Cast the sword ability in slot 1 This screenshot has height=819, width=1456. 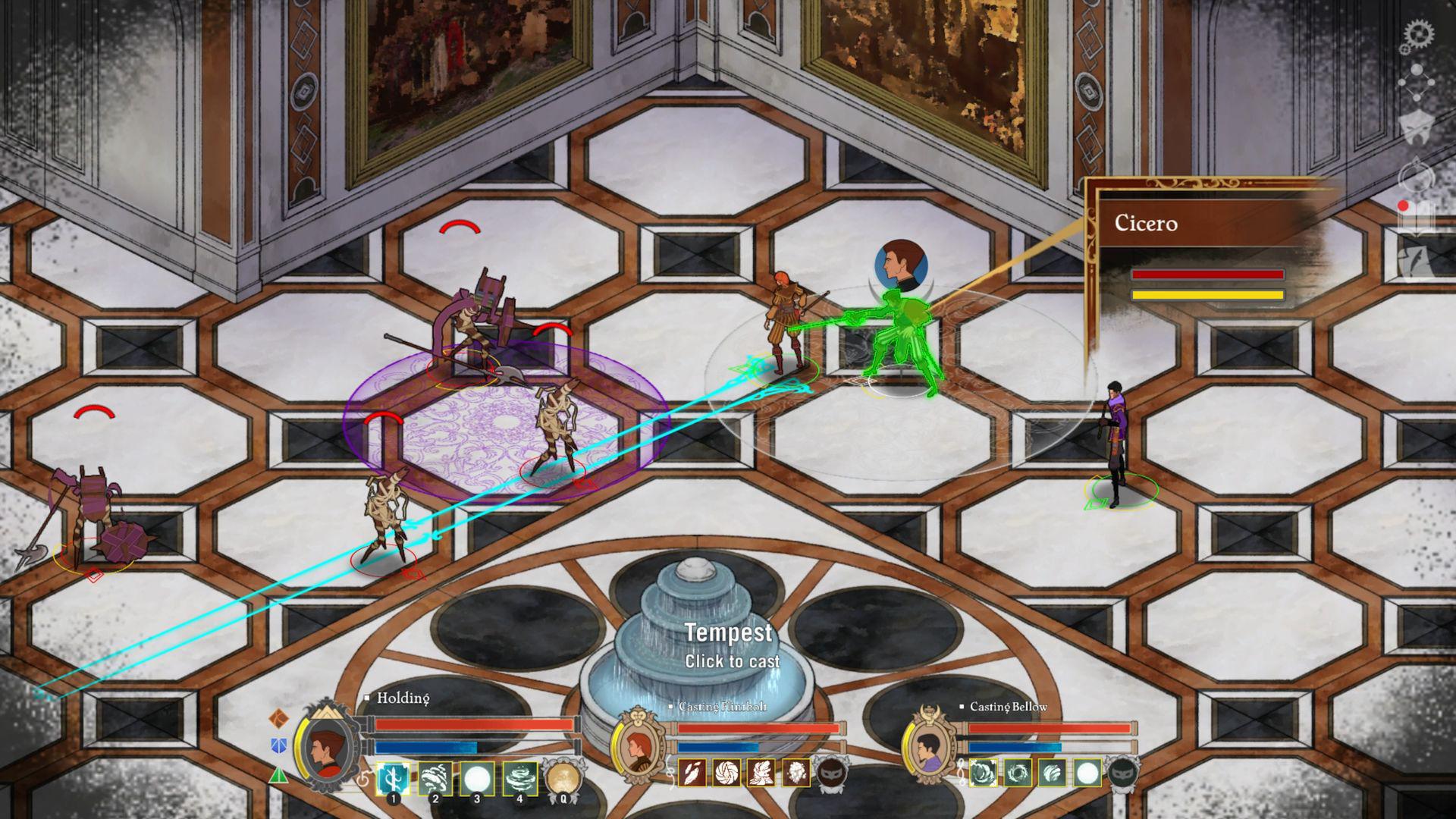[x=393, y=776]
